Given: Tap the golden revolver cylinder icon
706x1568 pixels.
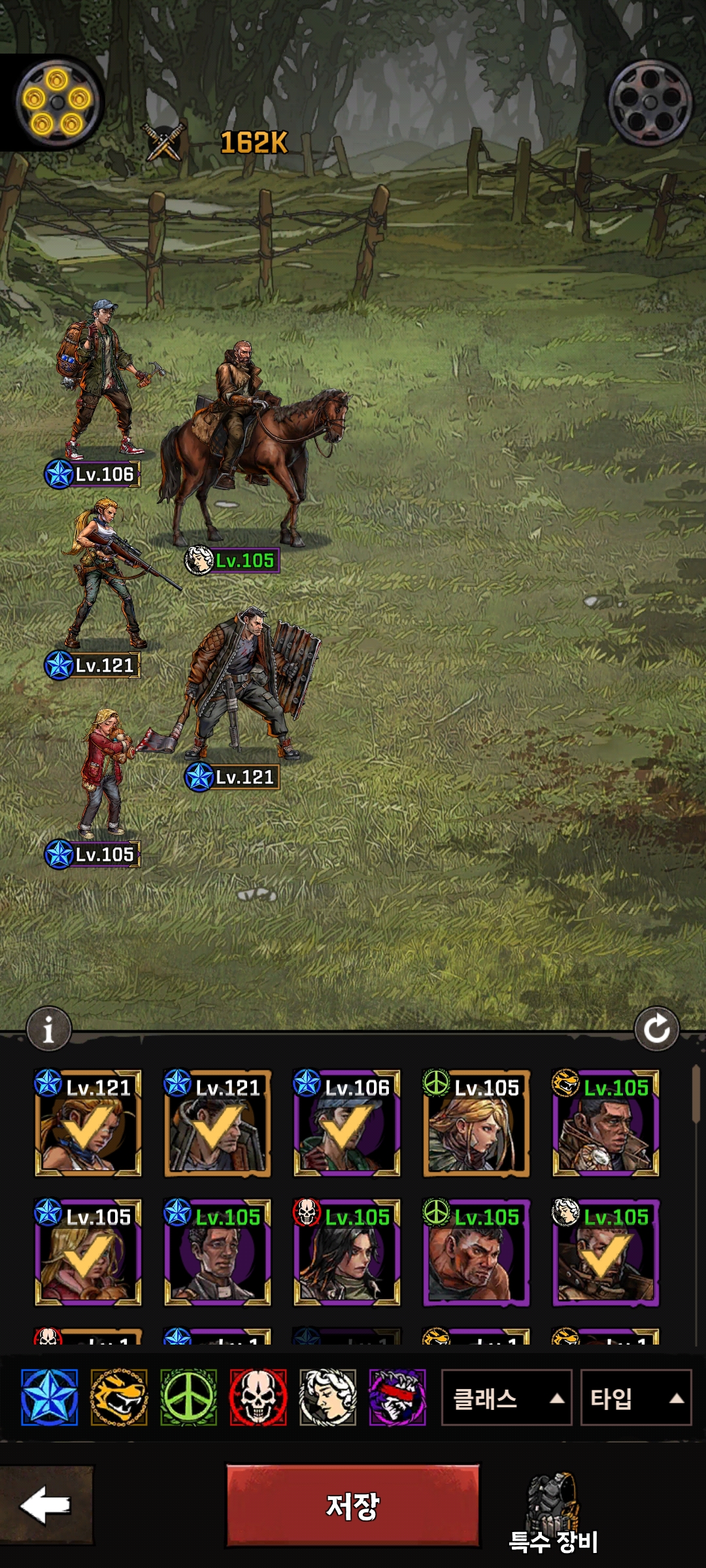Looking at the screenshot, I should (58, 101).
